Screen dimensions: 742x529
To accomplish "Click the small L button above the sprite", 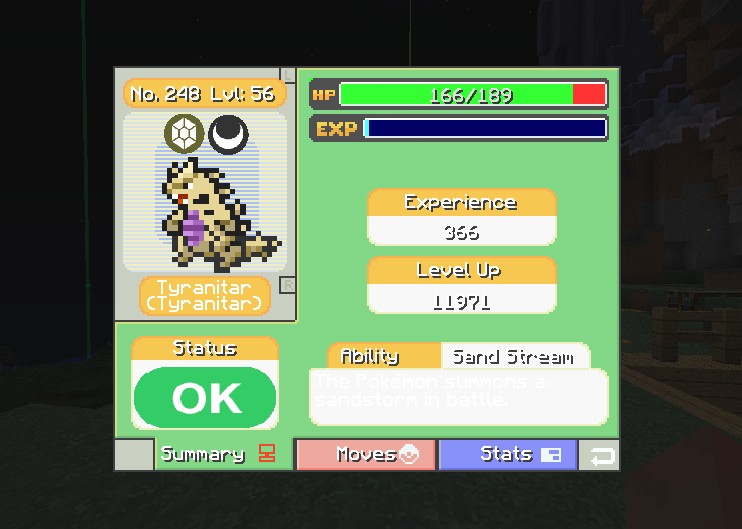I will click(289, 75).
